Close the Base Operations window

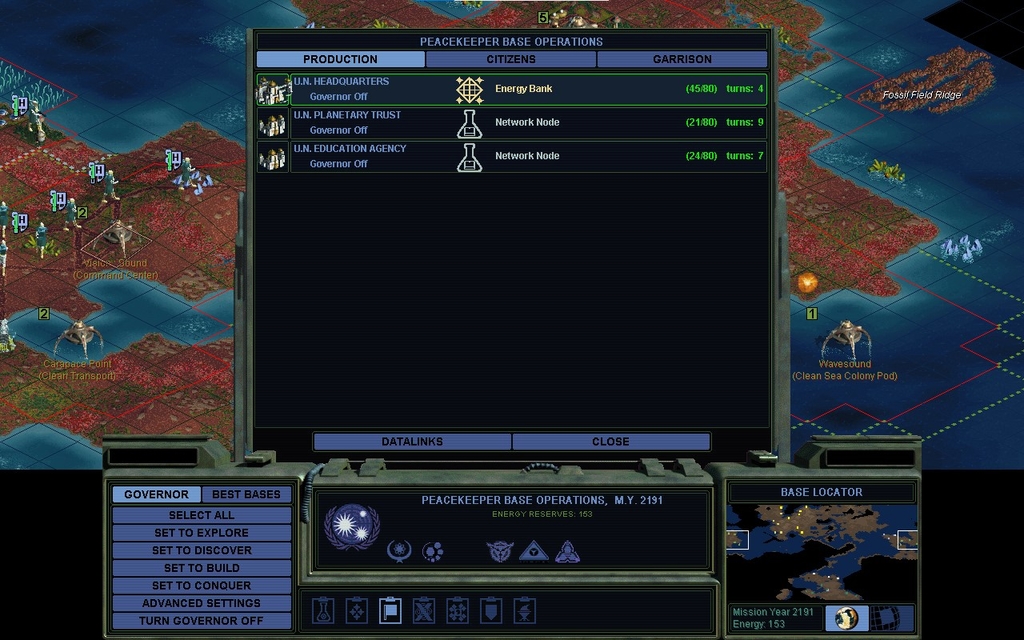coord(610,441)
